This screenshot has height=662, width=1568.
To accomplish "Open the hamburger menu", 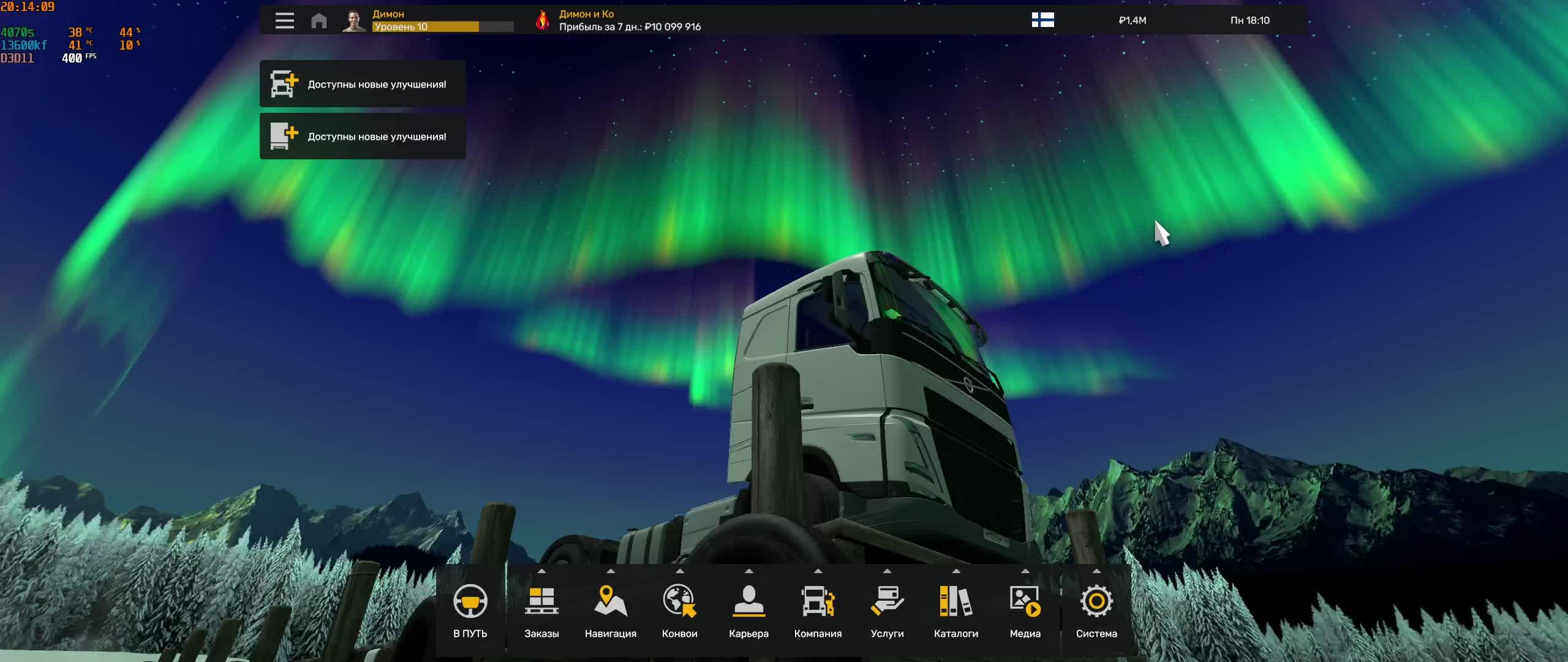I will [x=285, y=20].
